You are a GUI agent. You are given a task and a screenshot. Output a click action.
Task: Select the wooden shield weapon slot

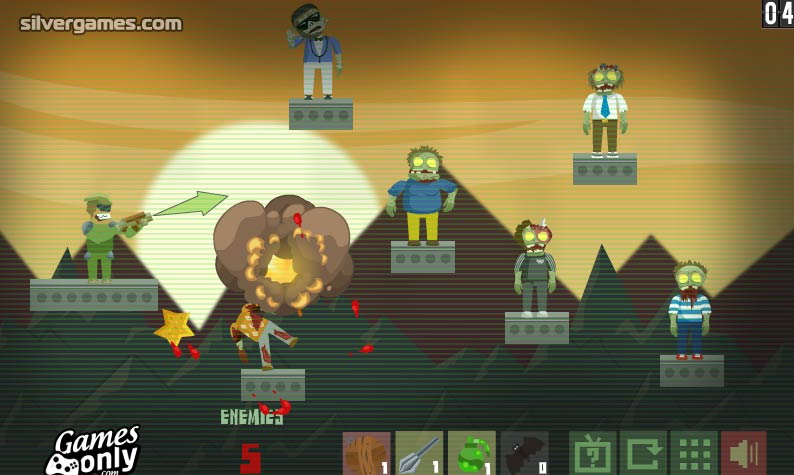tap(366, 453)
